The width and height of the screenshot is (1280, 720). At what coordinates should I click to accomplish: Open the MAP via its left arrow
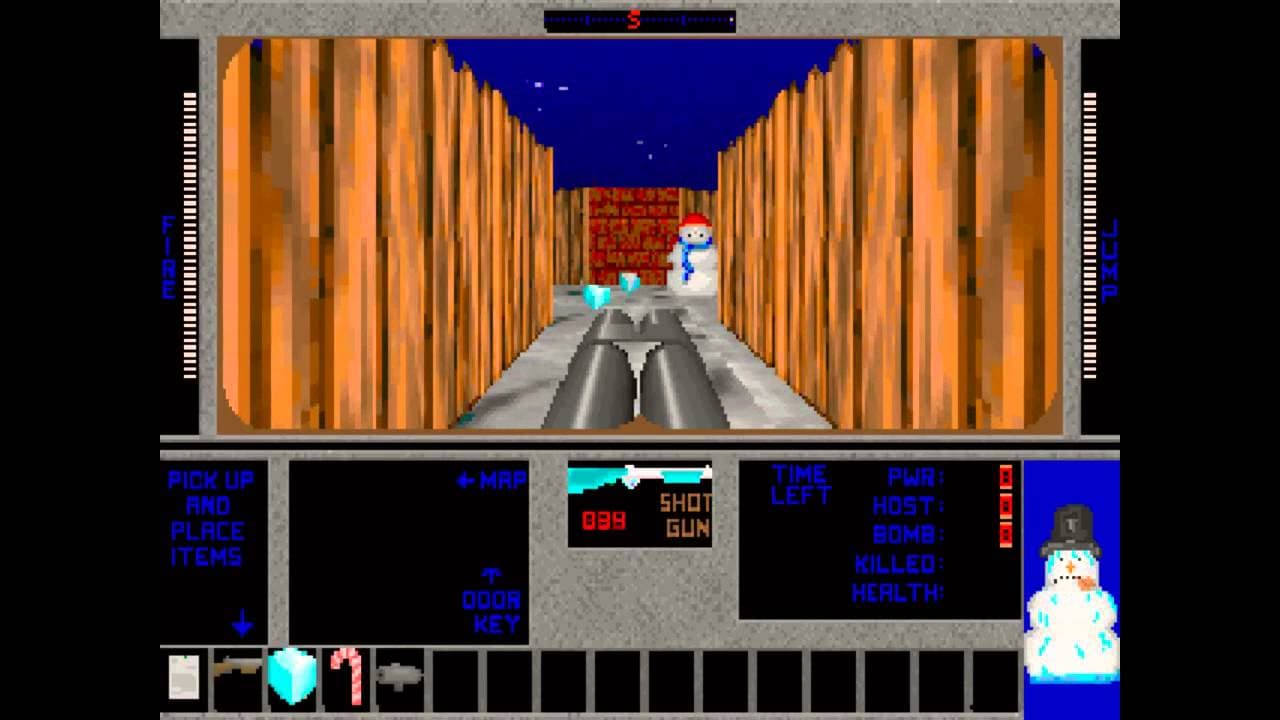click(x=466, y=480)
